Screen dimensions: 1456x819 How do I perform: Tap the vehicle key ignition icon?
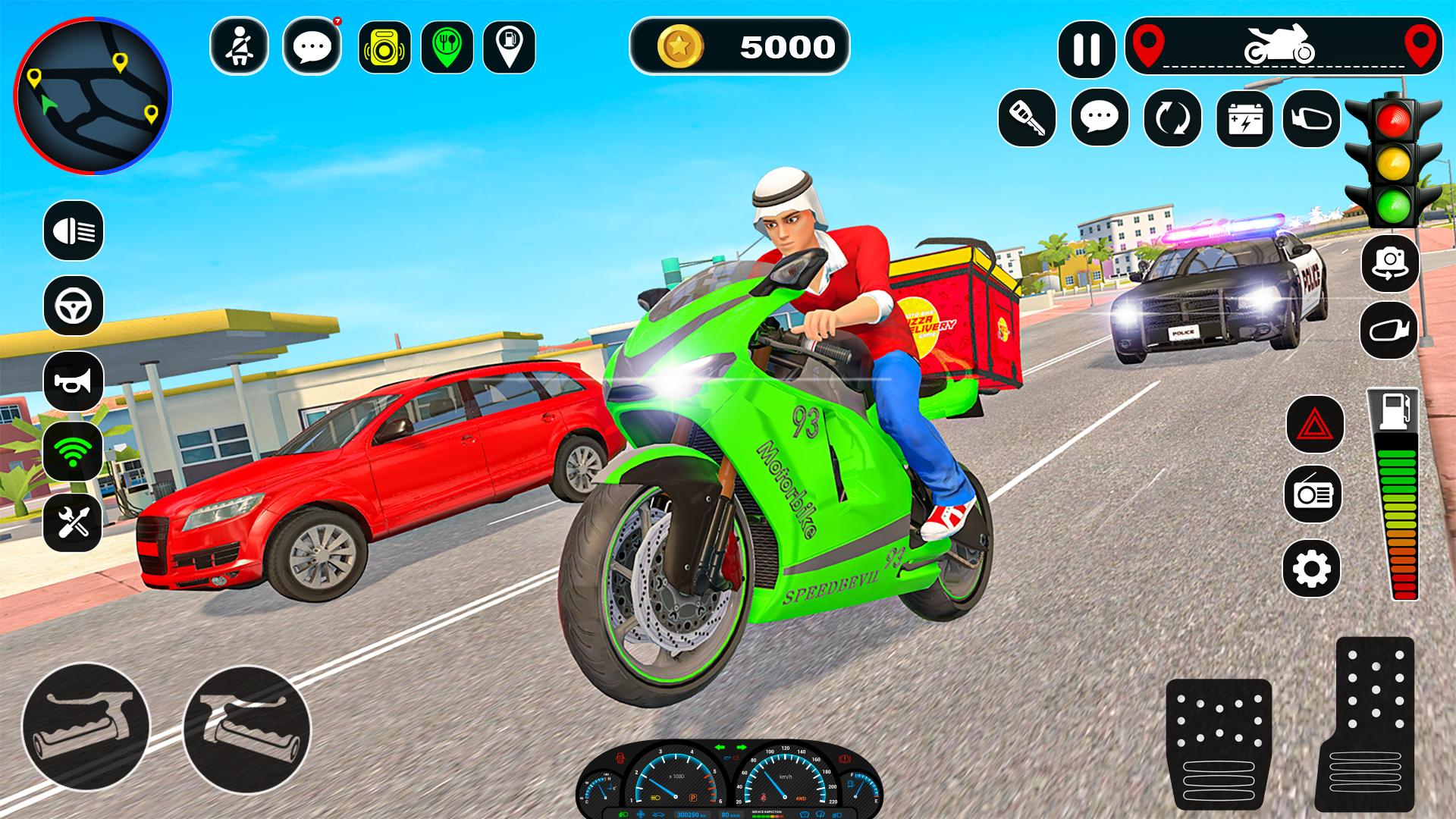(x=1028, y=119)
